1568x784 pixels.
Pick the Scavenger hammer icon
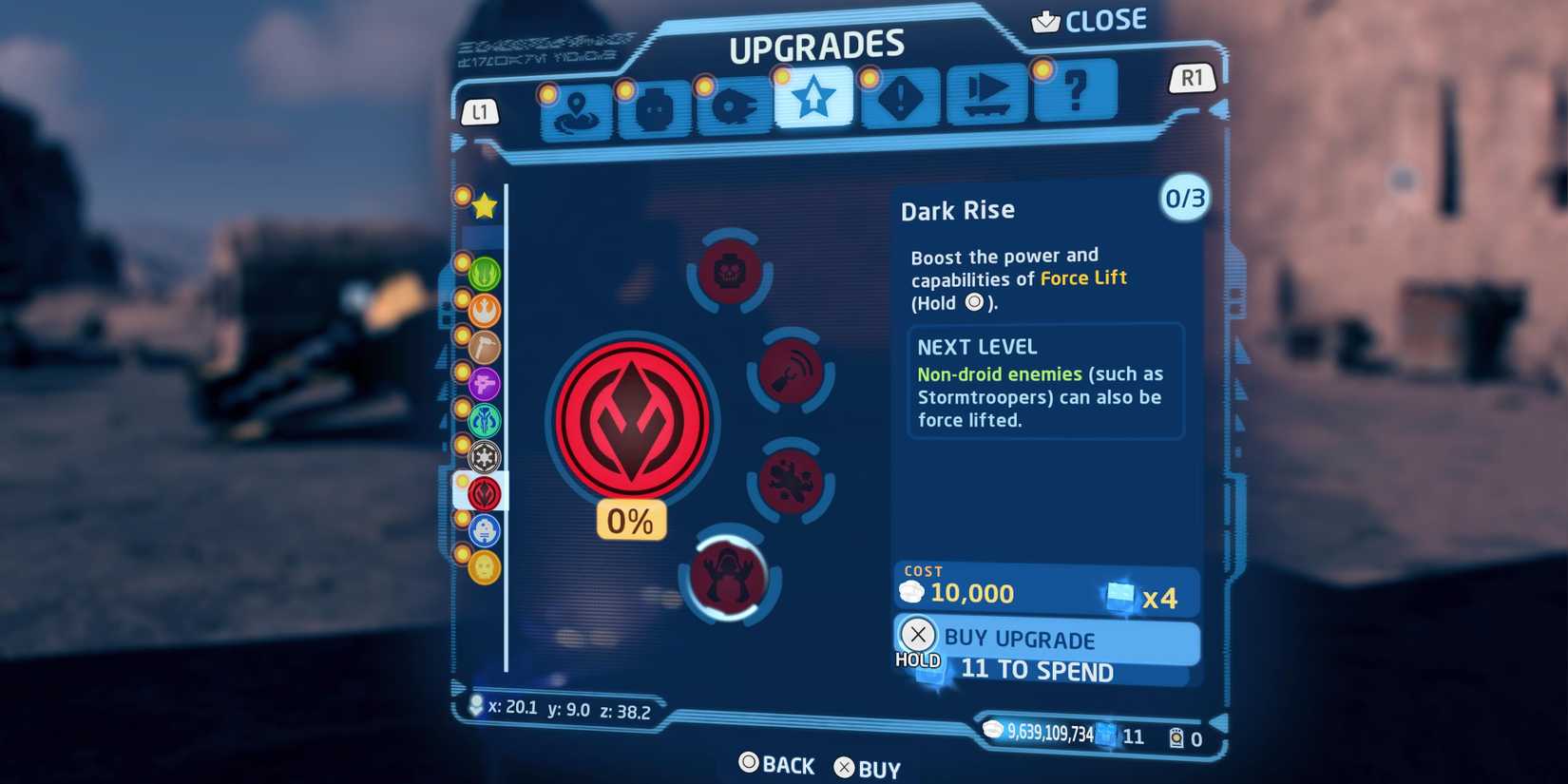(483, 347)
